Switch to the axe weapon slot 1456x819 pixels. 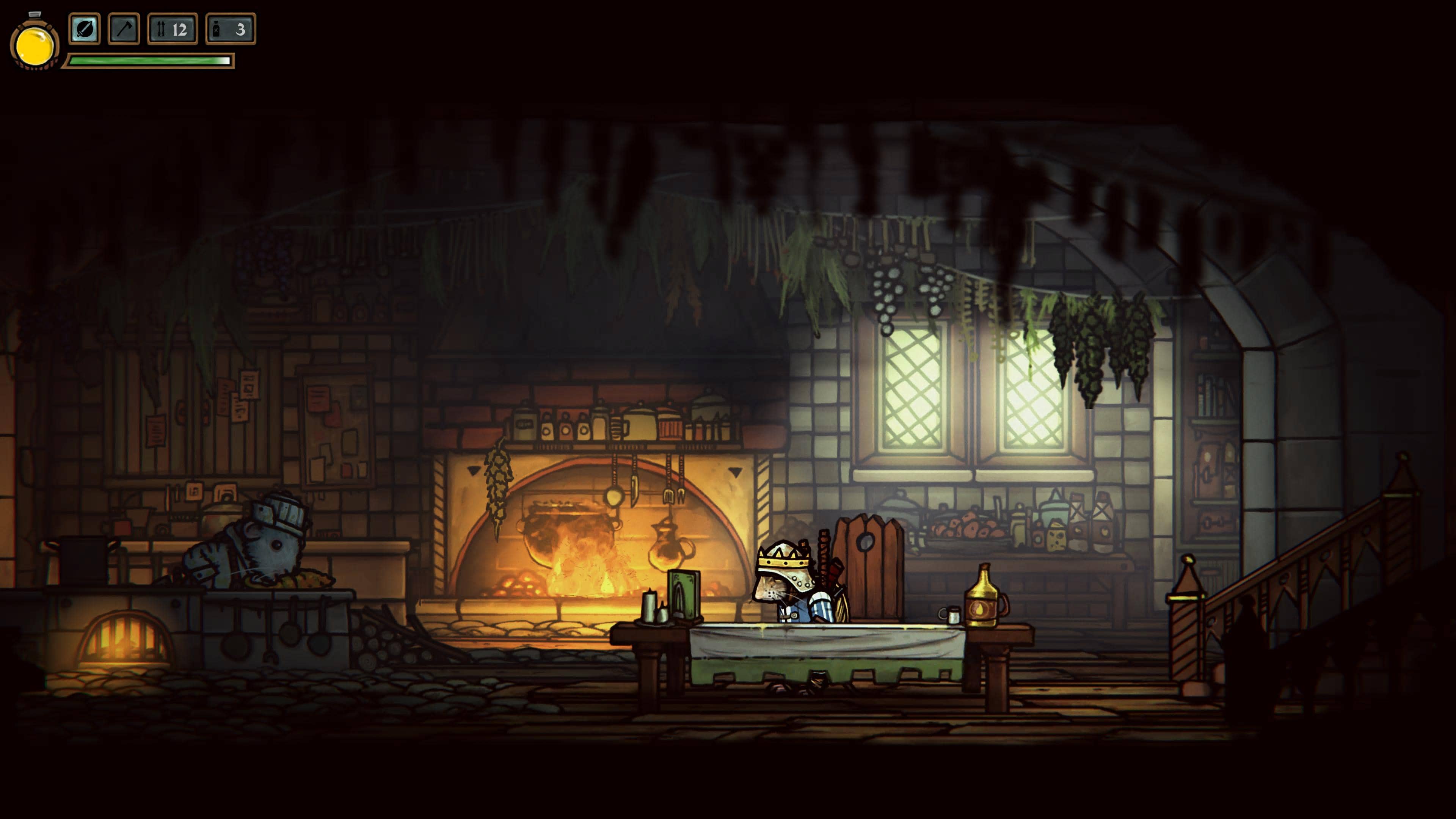[x=124, y=29]
